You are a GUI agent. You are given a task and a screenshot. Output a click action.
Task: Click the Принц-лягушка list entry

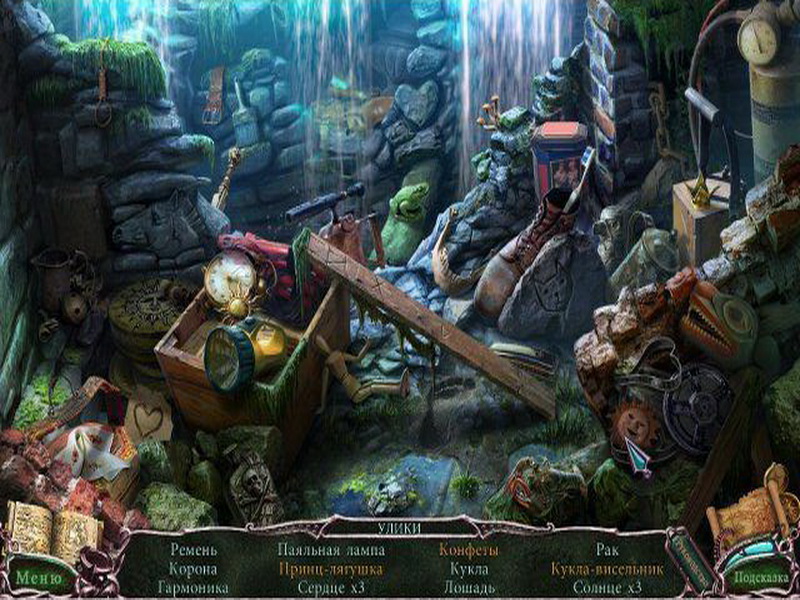[x=329, y=568]
